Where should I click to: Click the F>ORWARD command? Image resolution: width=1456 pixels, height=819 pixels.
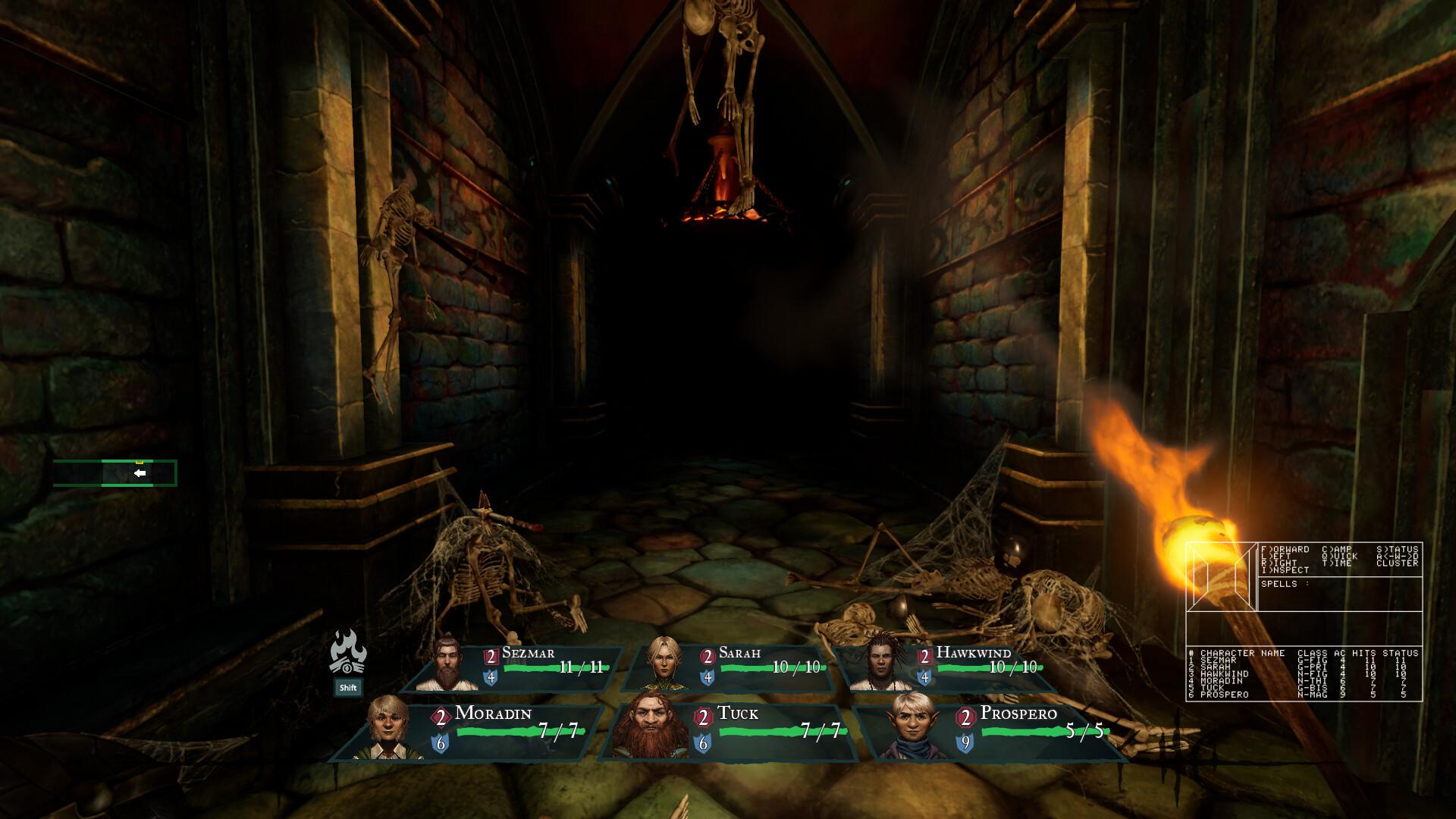1287,548
